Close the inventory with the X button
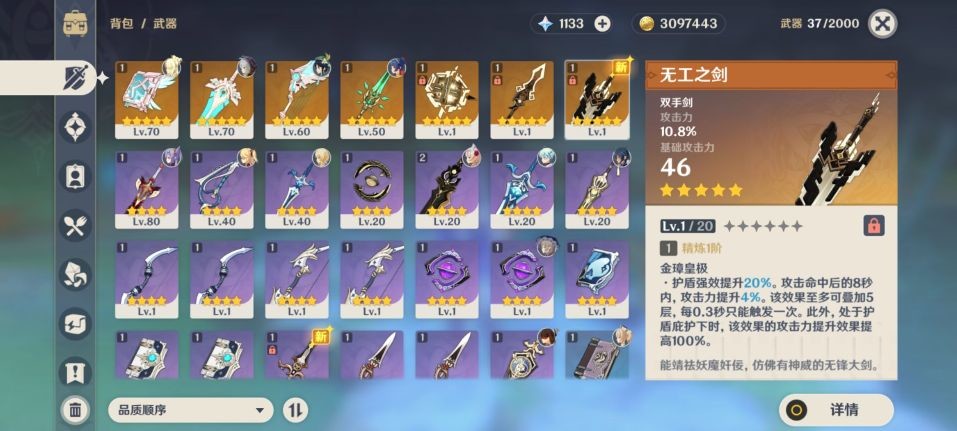This screenshot has height=431, width=957. [x=882, y=24]
